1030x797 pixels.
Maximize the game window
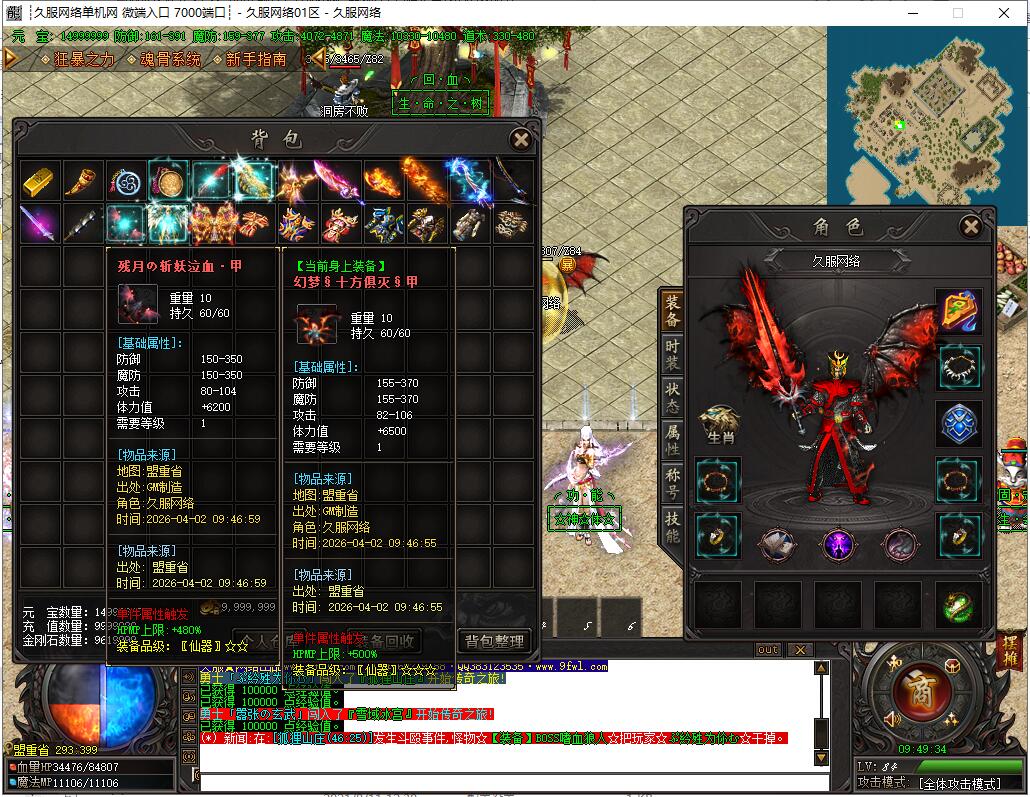point(957,13)
